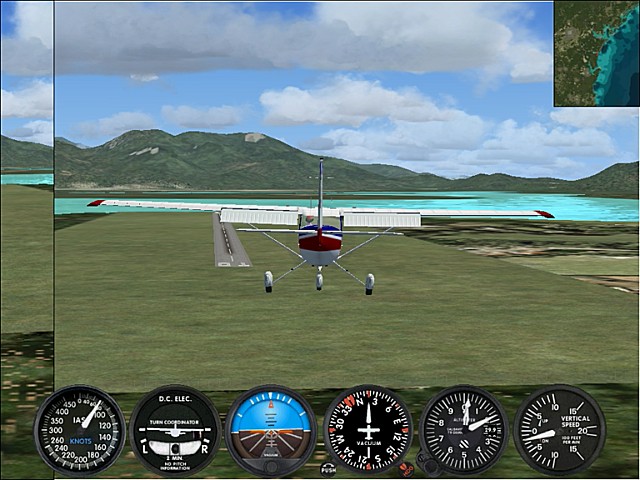This screenshot has height=480, width=640.
Task: Open the satellite minimap
Action: [596, 53]
